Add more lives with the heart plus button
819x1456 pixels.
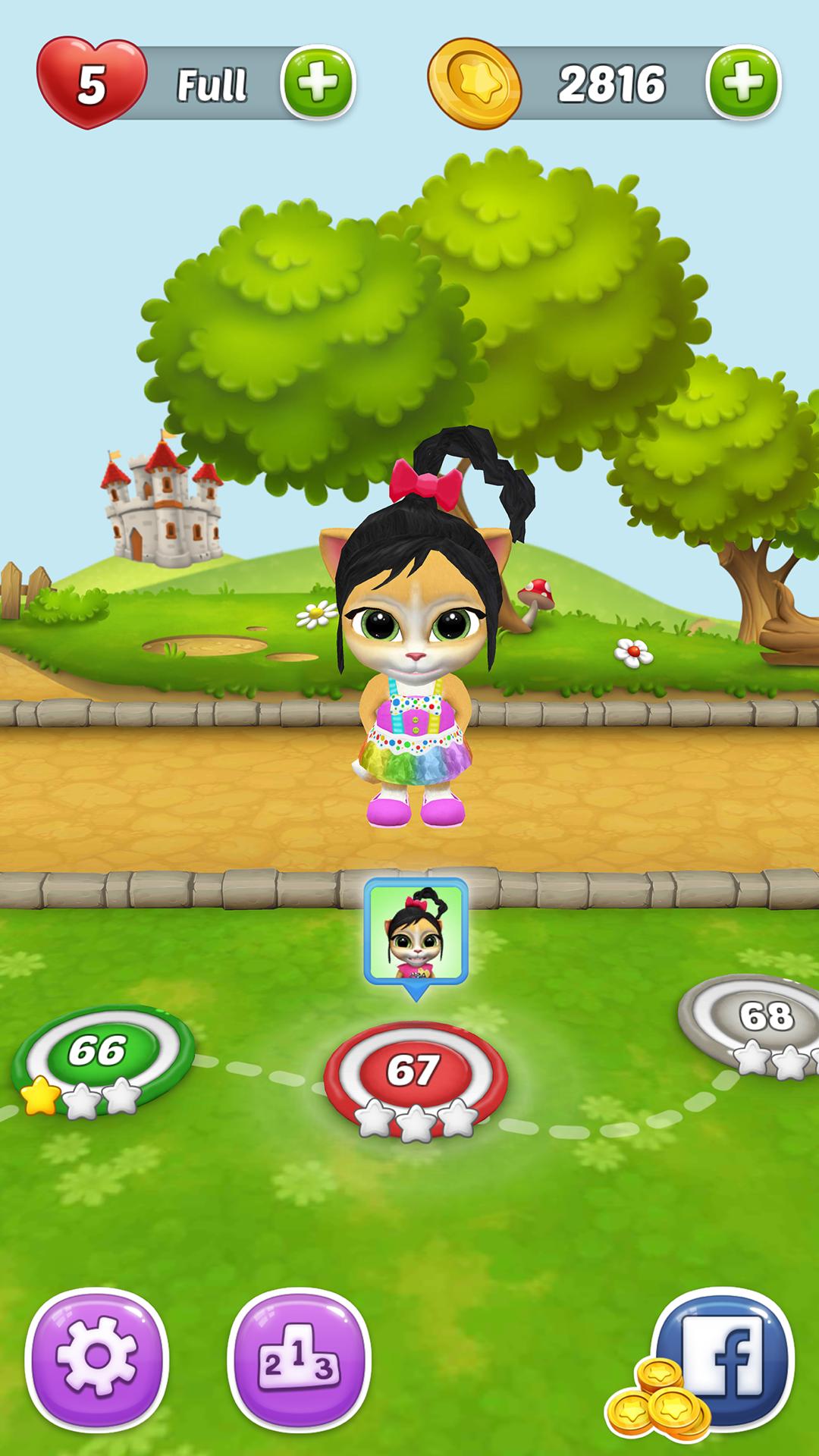tap(318, 83)
